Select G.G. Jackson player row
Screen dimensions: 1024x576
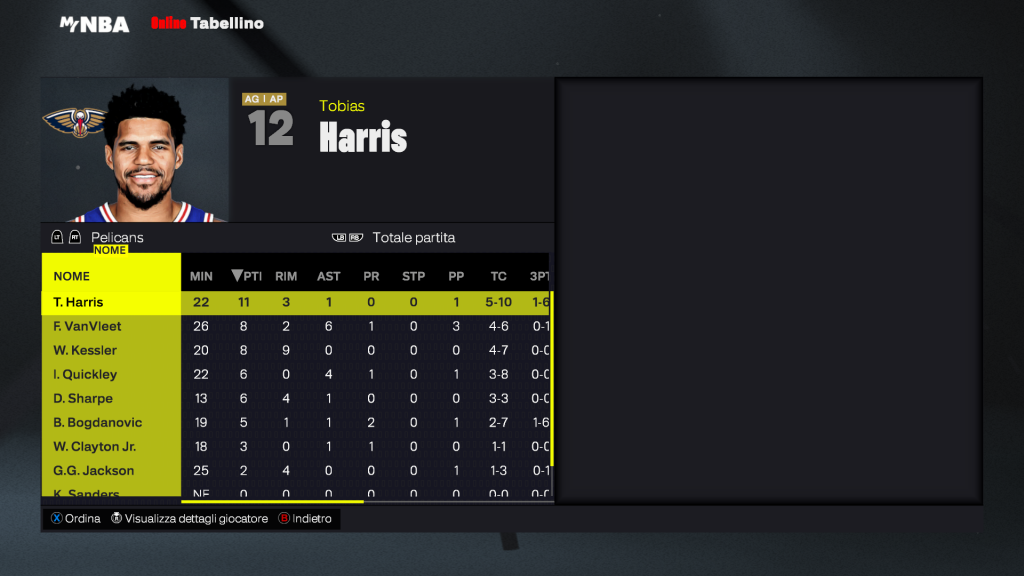point(110,470)
